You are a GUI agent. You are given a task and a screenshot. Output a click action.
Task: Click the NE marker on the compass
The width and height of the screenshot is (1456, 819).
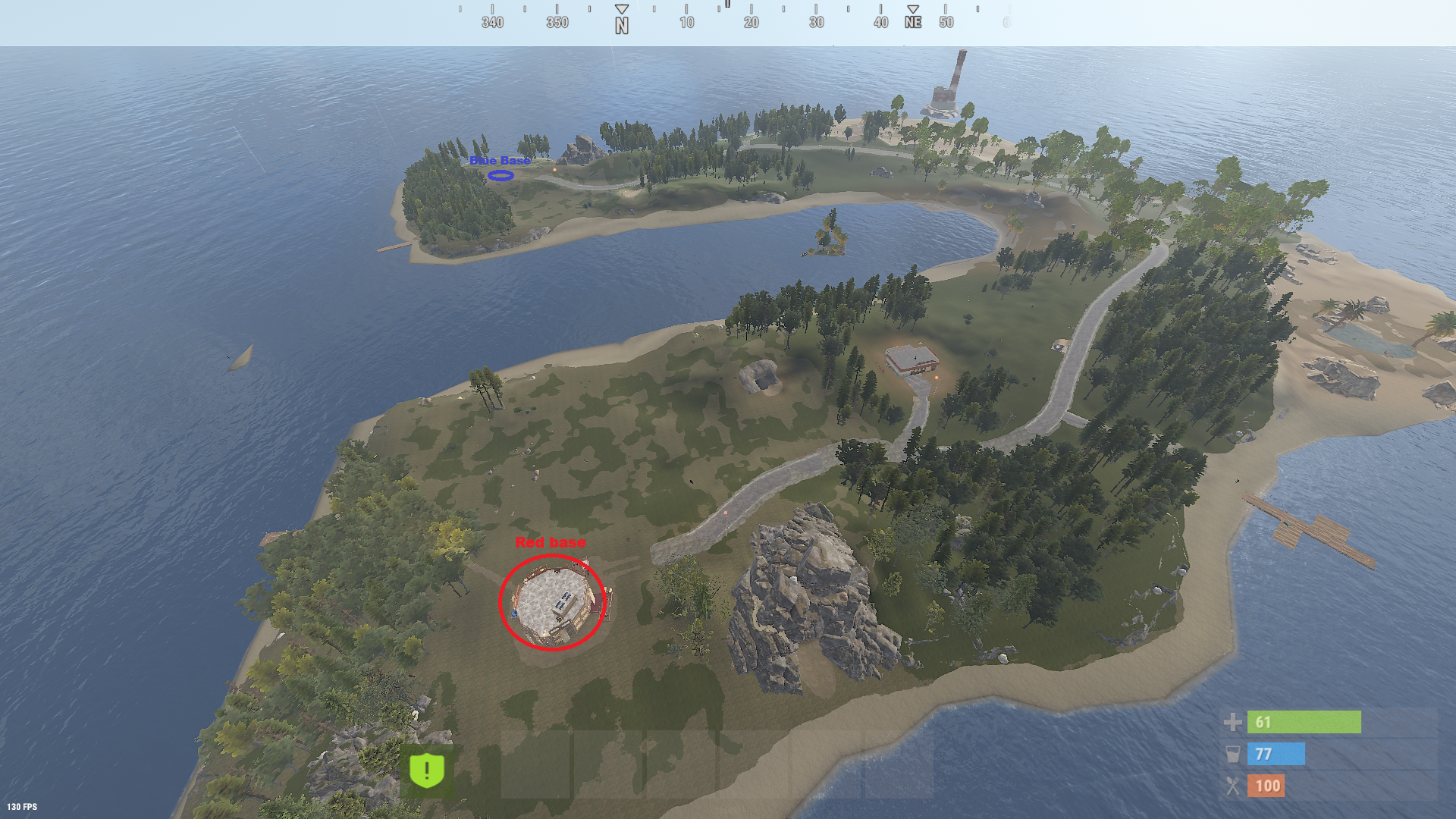(913, 23)
